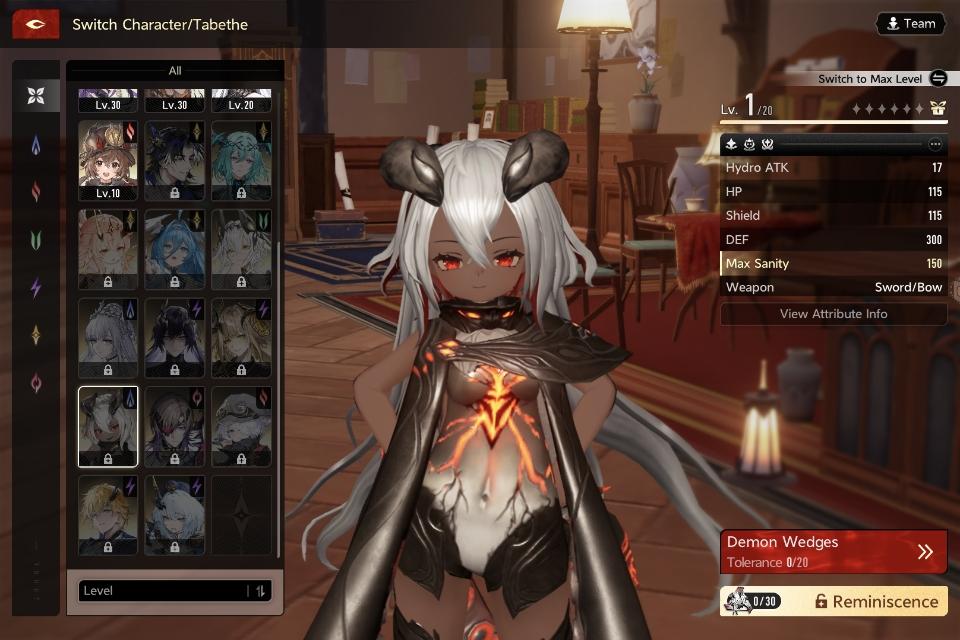Open the Team menu
This screenshot has width=960, height=640.
coord(910,24)
